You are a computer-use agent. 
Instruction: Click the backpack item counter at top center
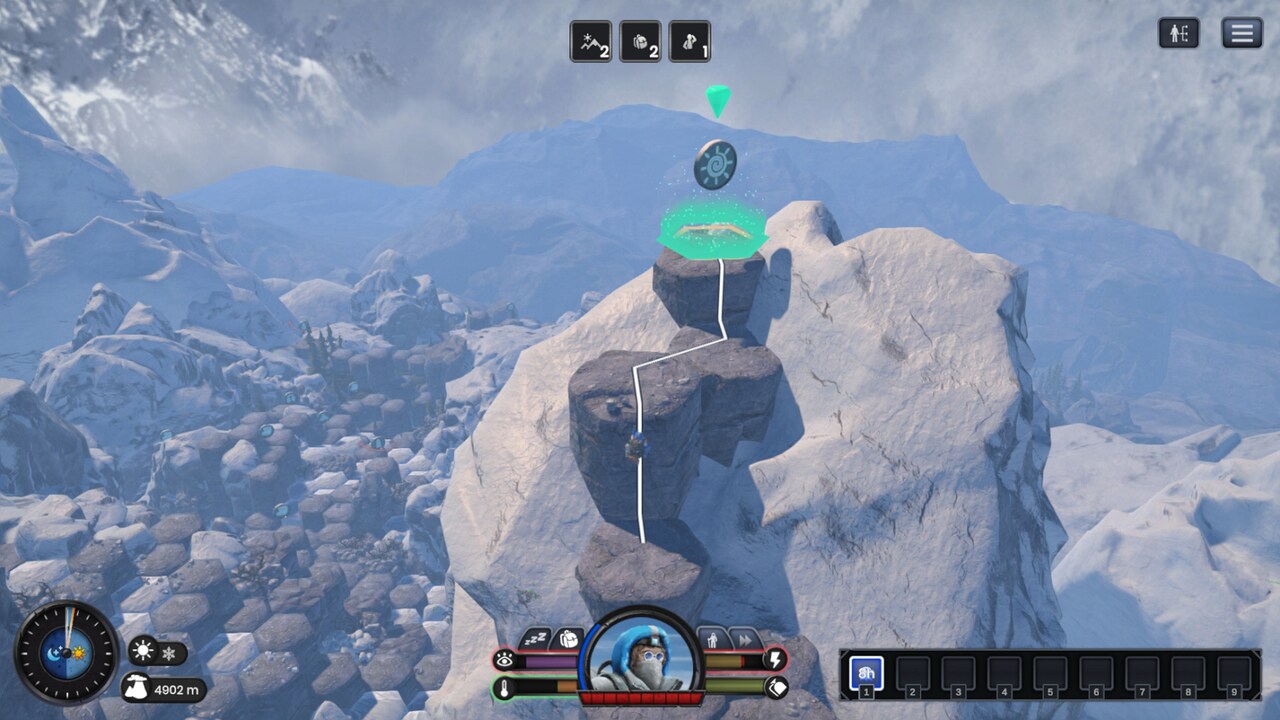[639, 41]
